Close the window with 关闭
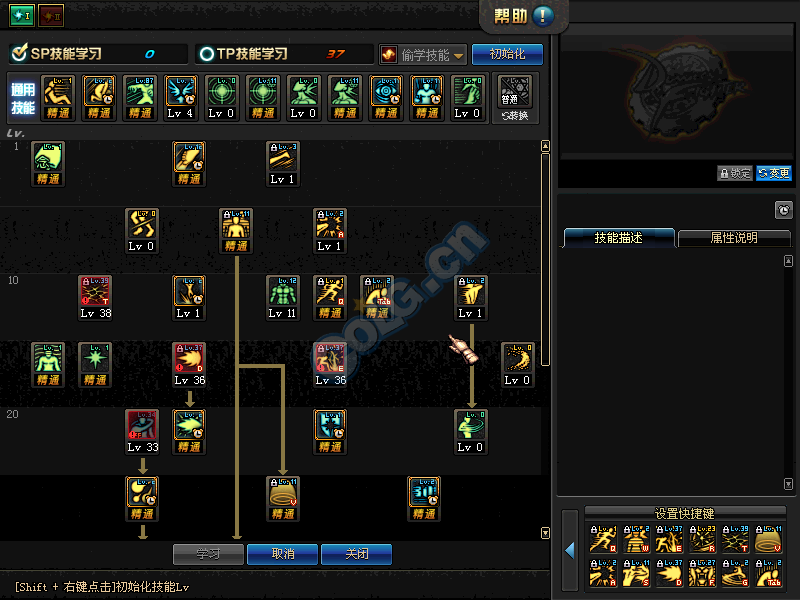Screen dimensions: 800x600 pos(356,554)
